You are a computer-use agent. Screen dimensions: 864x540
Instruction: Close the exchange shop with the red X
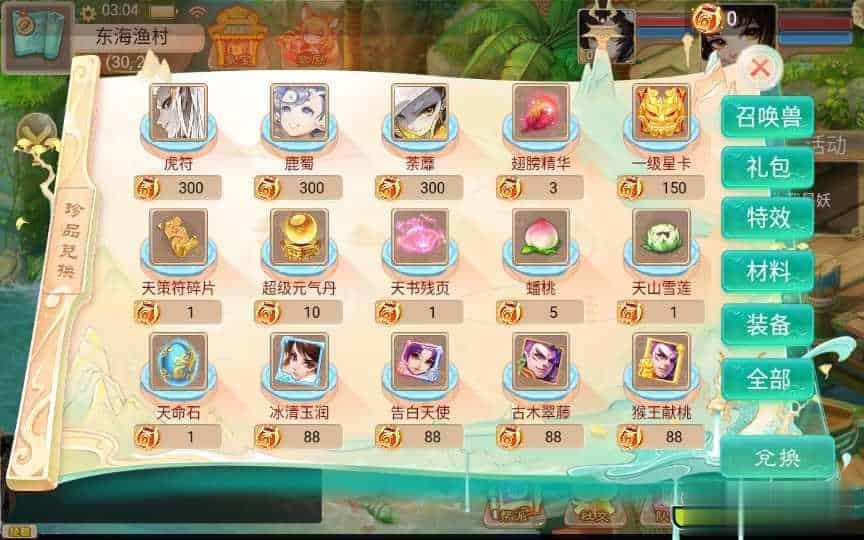point(760,69)
